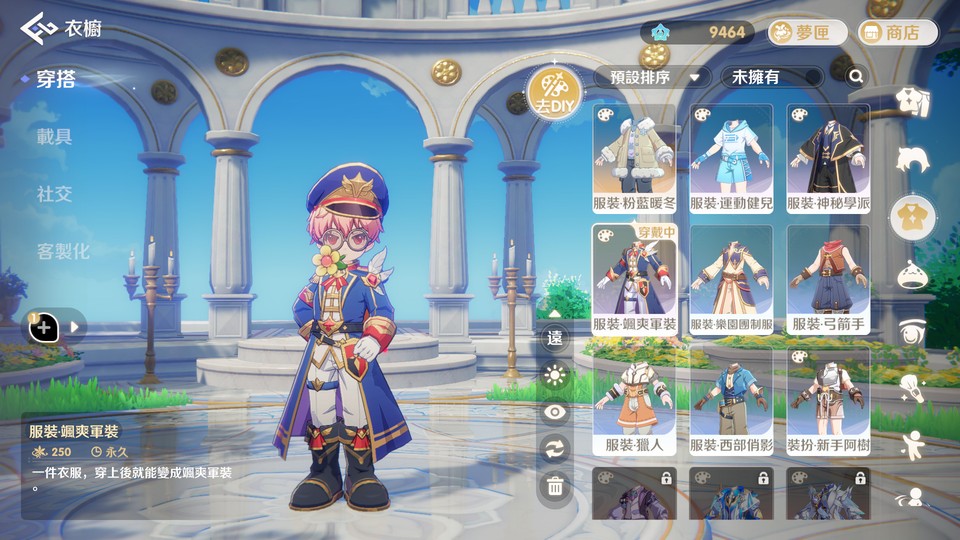
Task: Open the 預設排序 sort dropdown
Action: [x=653, y=77]
